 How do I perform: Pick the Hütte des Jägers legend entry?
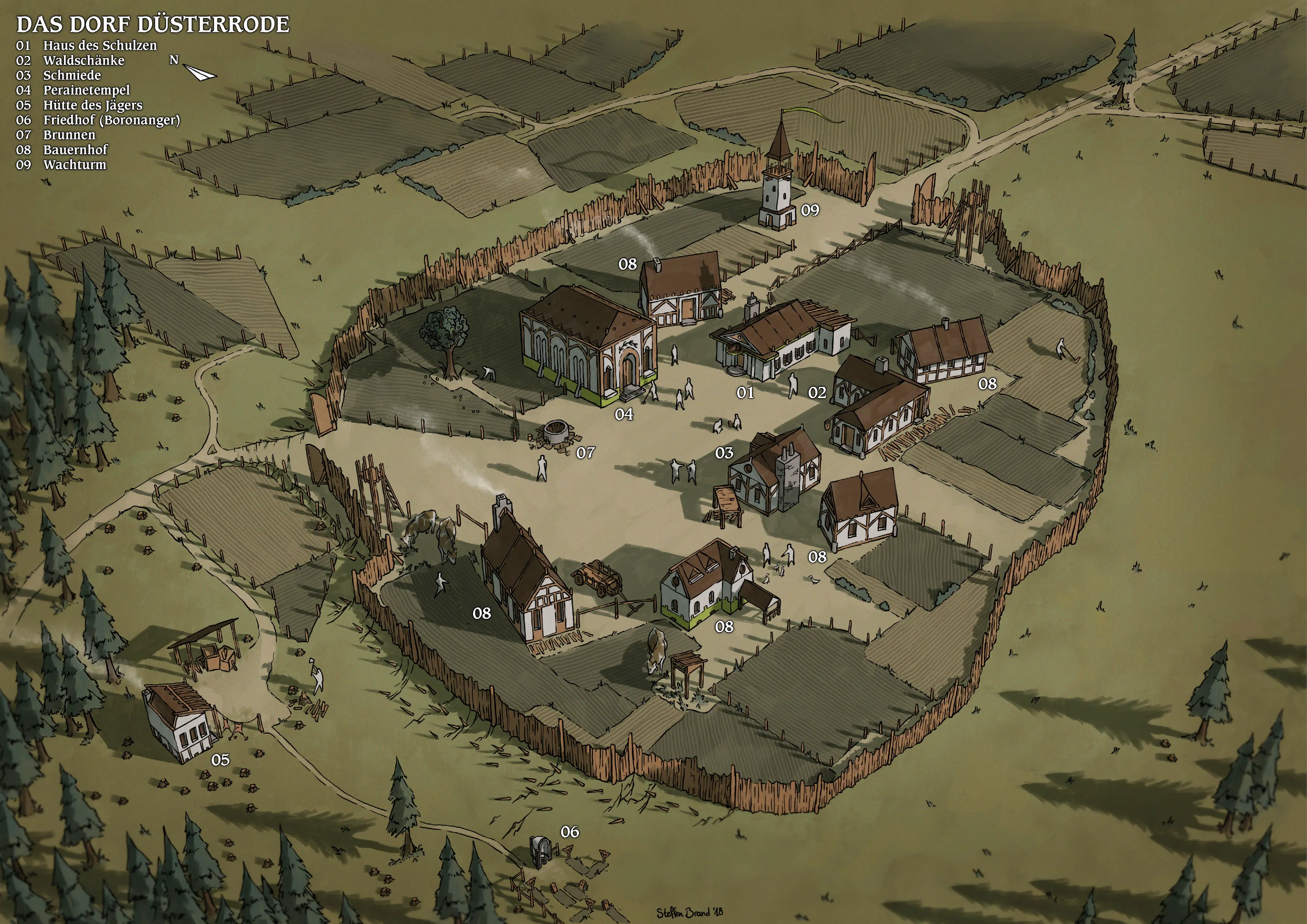coord(93,105)
